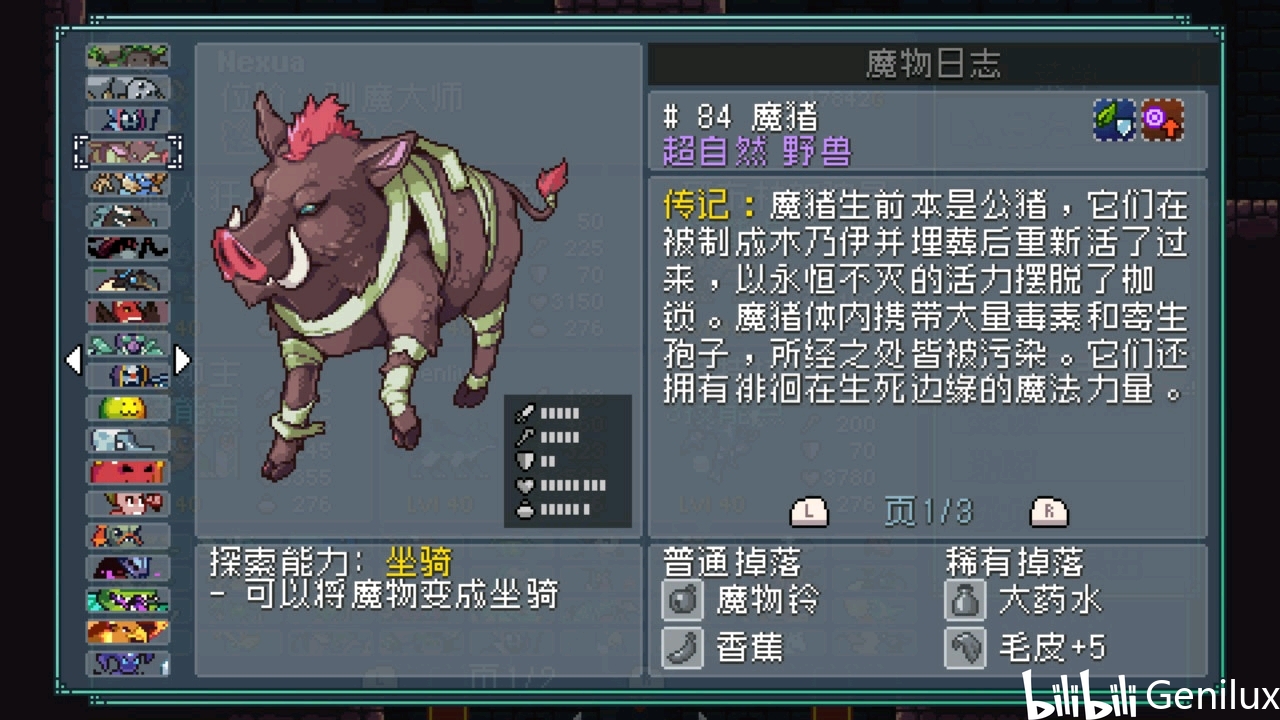
Task: Select the highlighted boar entry in the monster list
Action: (128, 151)
